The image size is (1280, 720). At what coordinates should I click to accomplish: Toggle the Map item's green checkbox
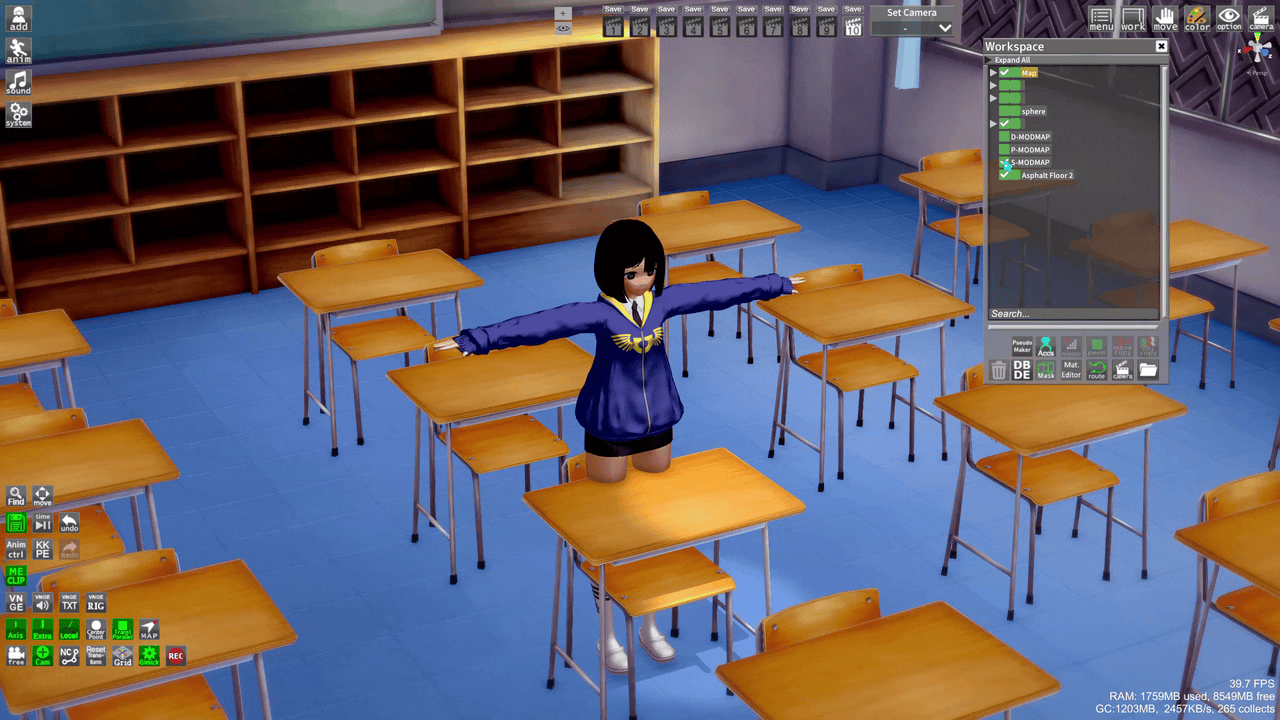(1006, 72)
